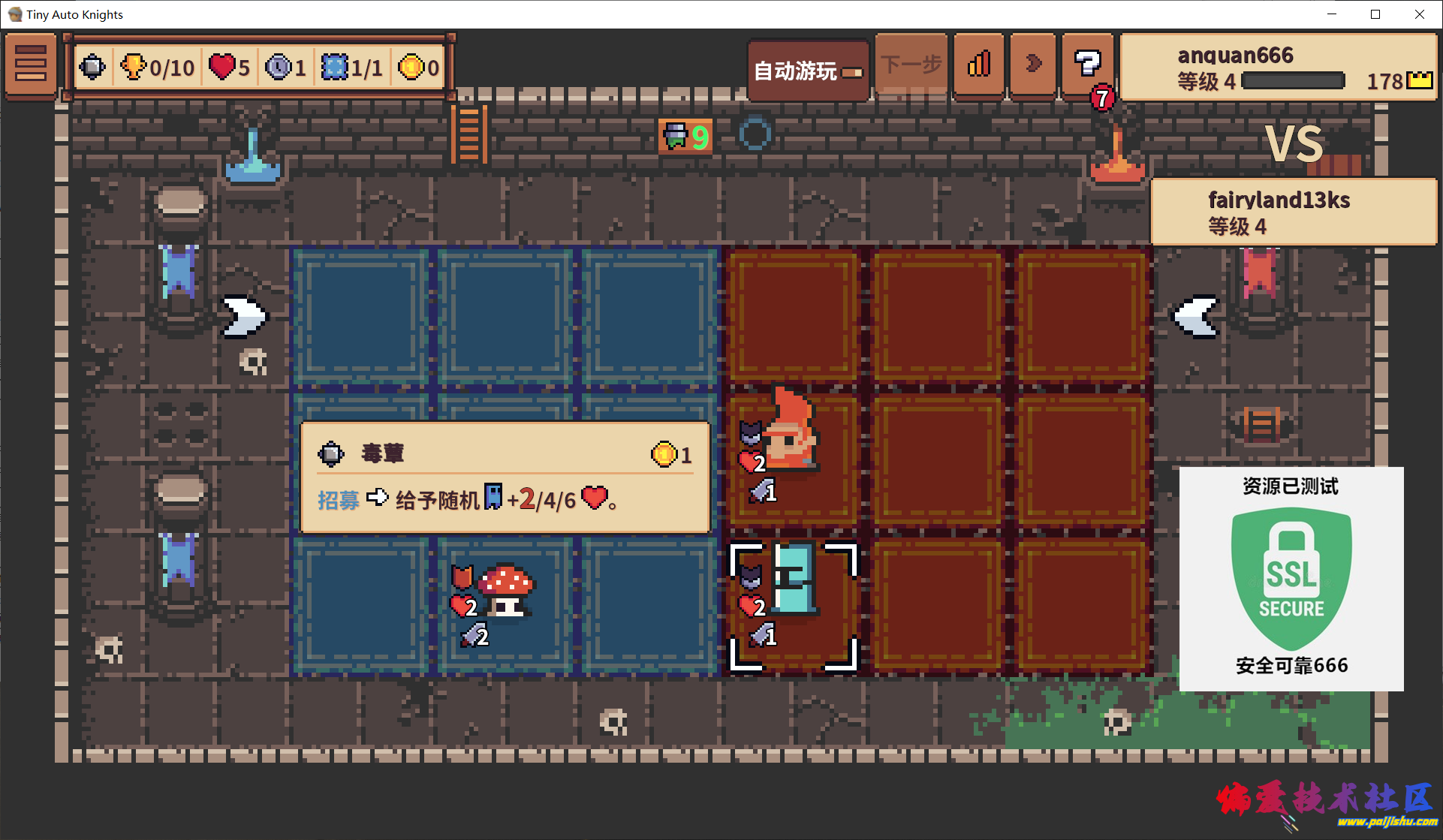Click the 下一步 next step button
Viewport: 1443px width, 840px height.
(911, 65)
